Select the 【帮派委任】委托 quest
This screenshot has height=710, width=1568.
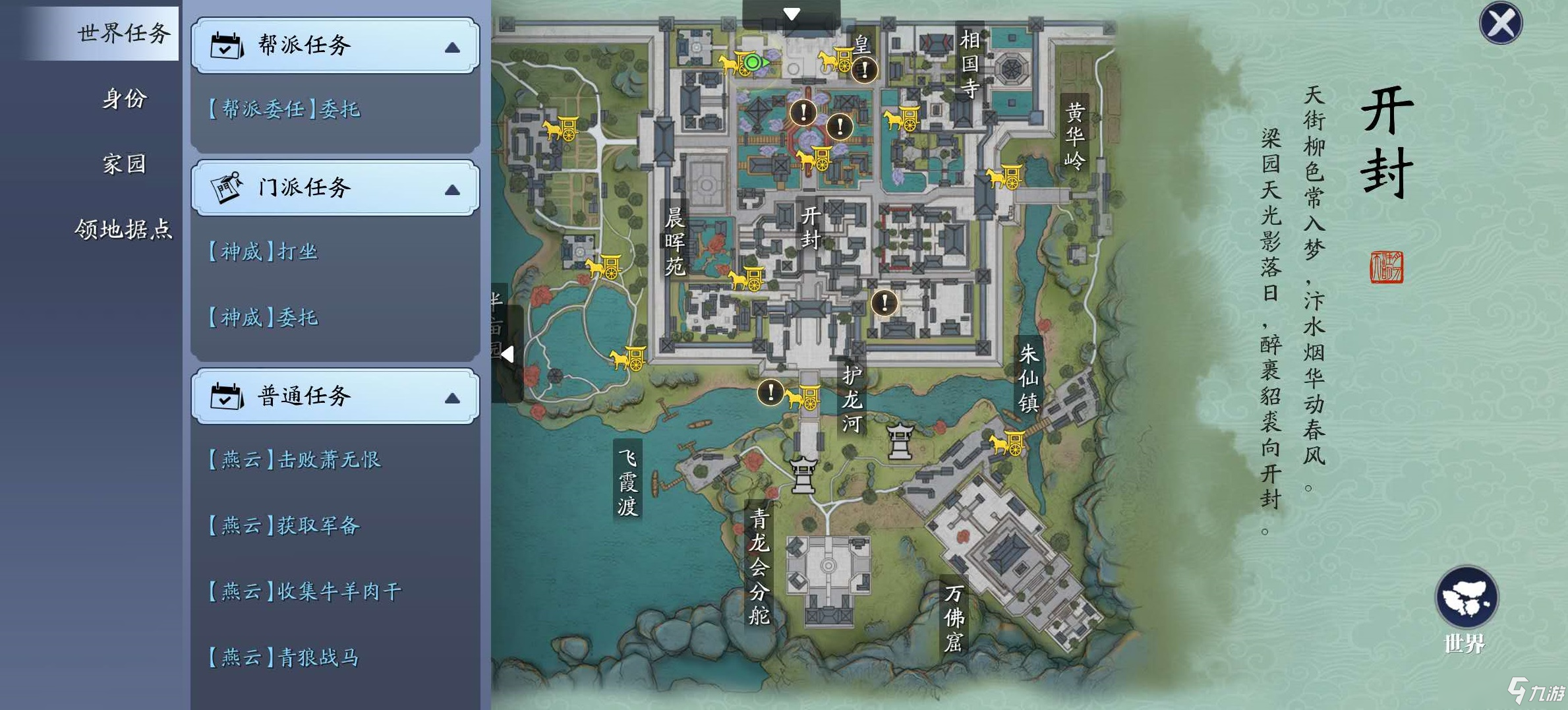click(x=285, y=109)
